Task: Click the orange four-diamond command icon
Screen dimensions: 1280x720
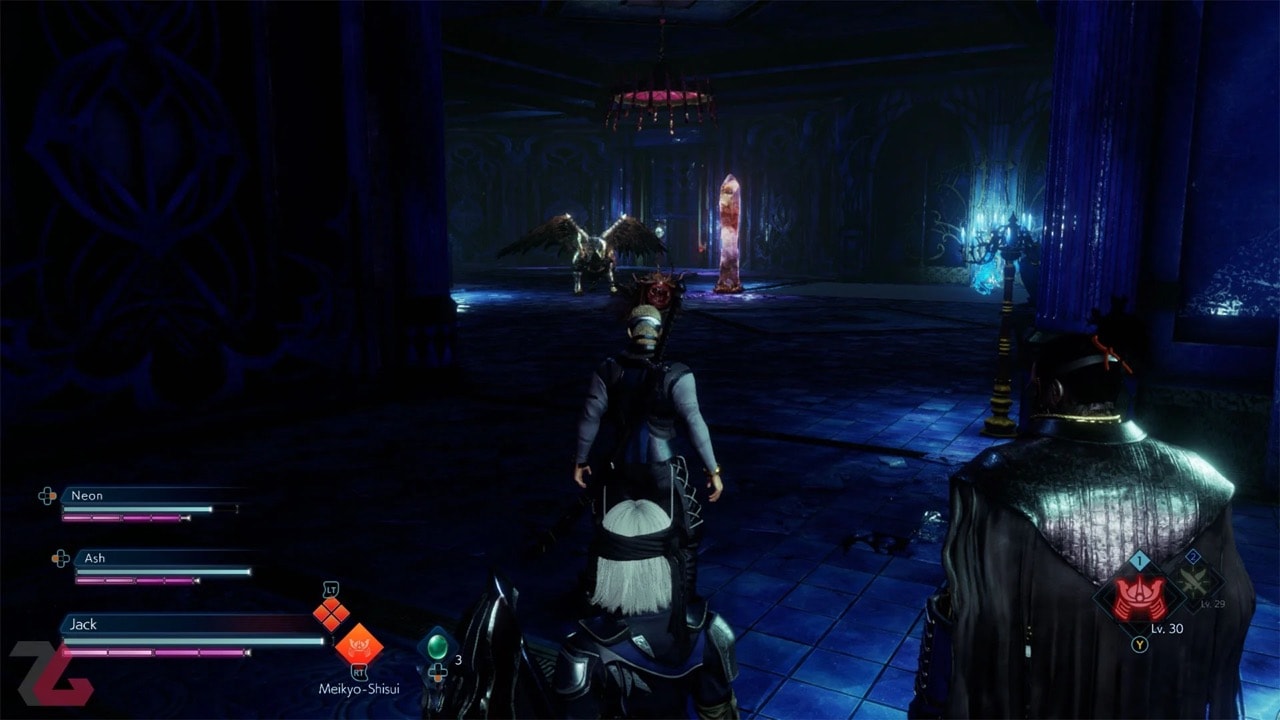Action: point(331,614)
